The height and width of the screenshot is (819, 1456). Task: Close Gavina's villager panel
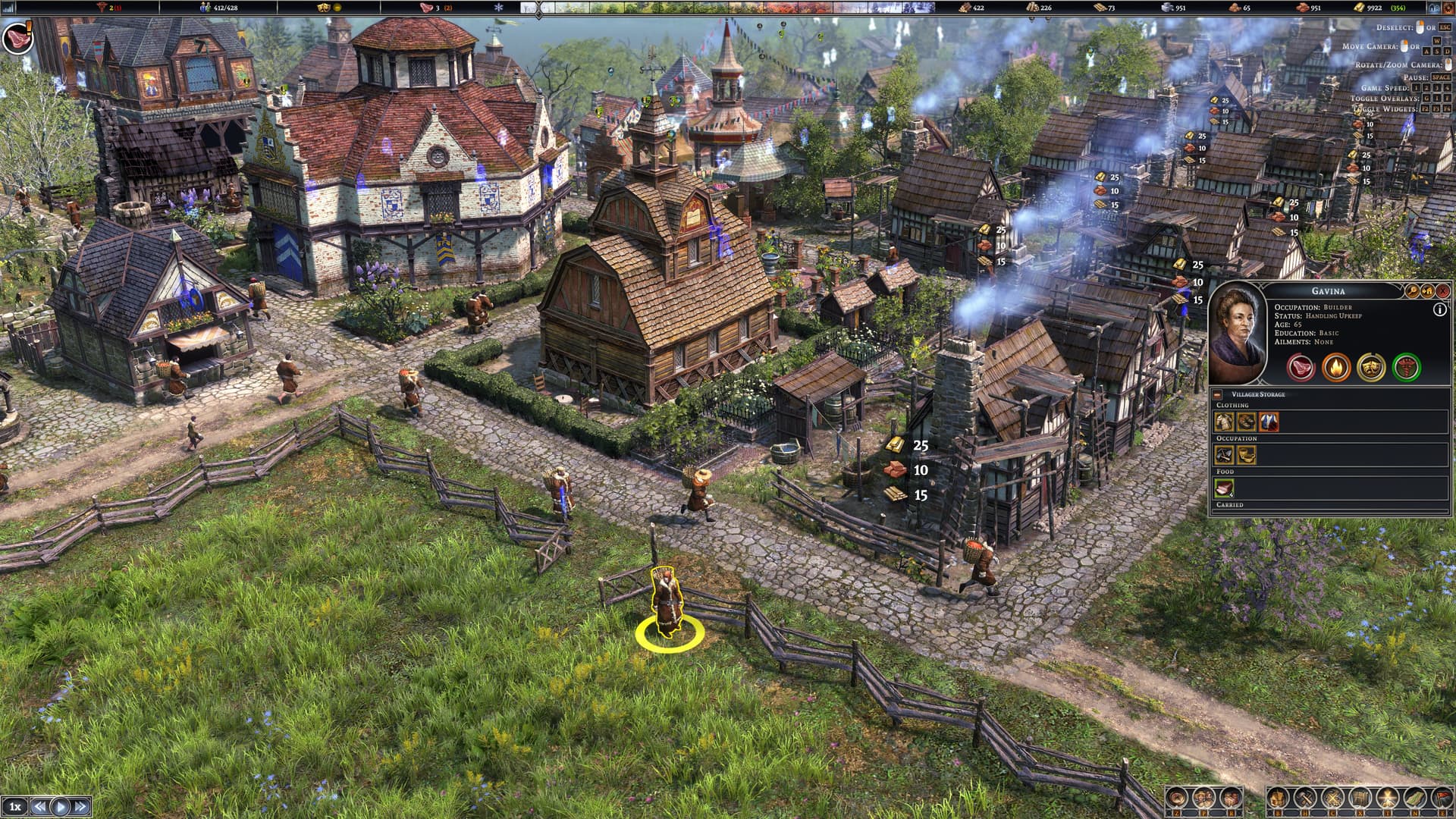pos(1442,290)
